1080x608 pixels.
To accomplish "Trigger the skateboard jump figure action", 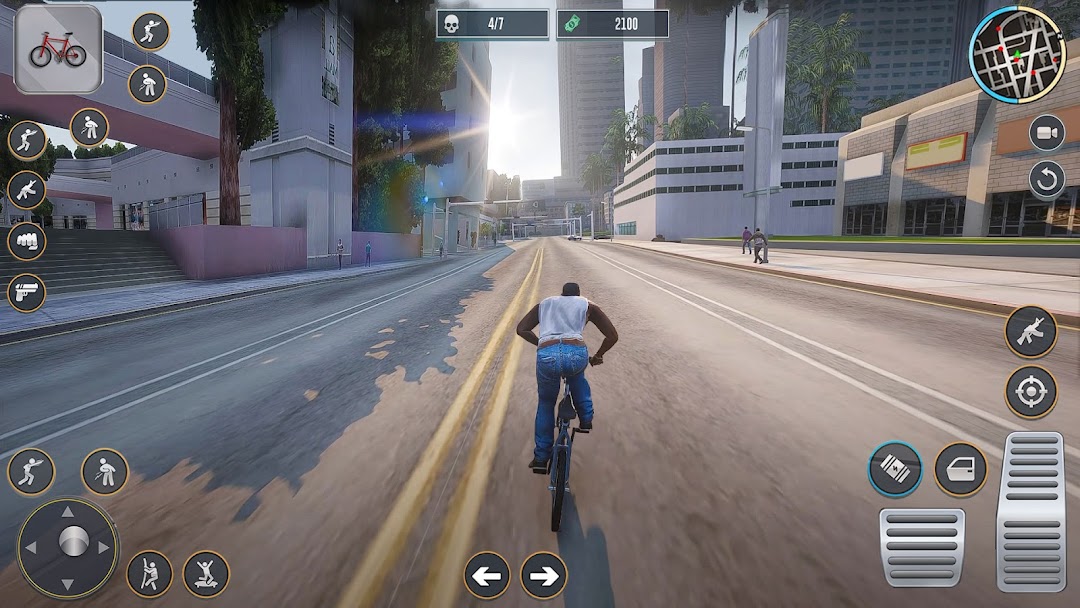I will (x=206, y=574).
